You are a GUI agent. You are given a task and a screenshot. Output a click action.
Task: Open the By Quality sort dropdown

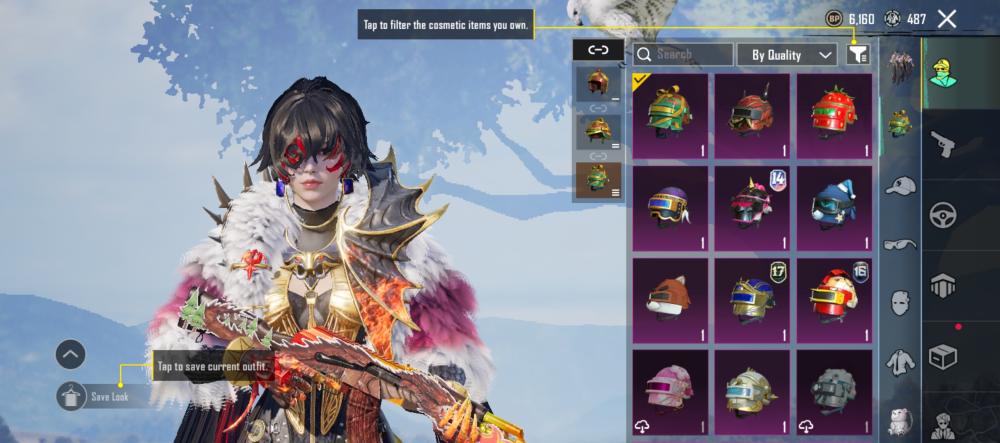[786, 55]
